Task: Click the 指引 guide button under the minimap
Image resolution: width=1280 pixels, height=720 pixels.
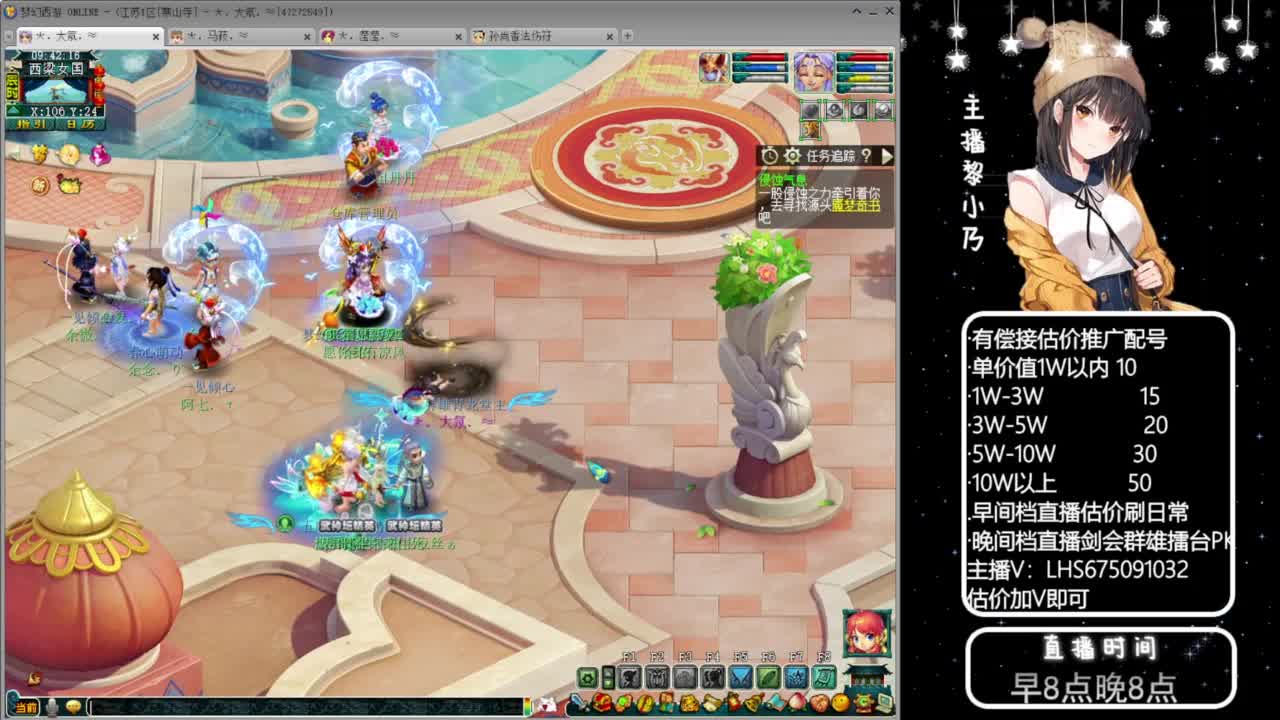Action: [31, 123]
